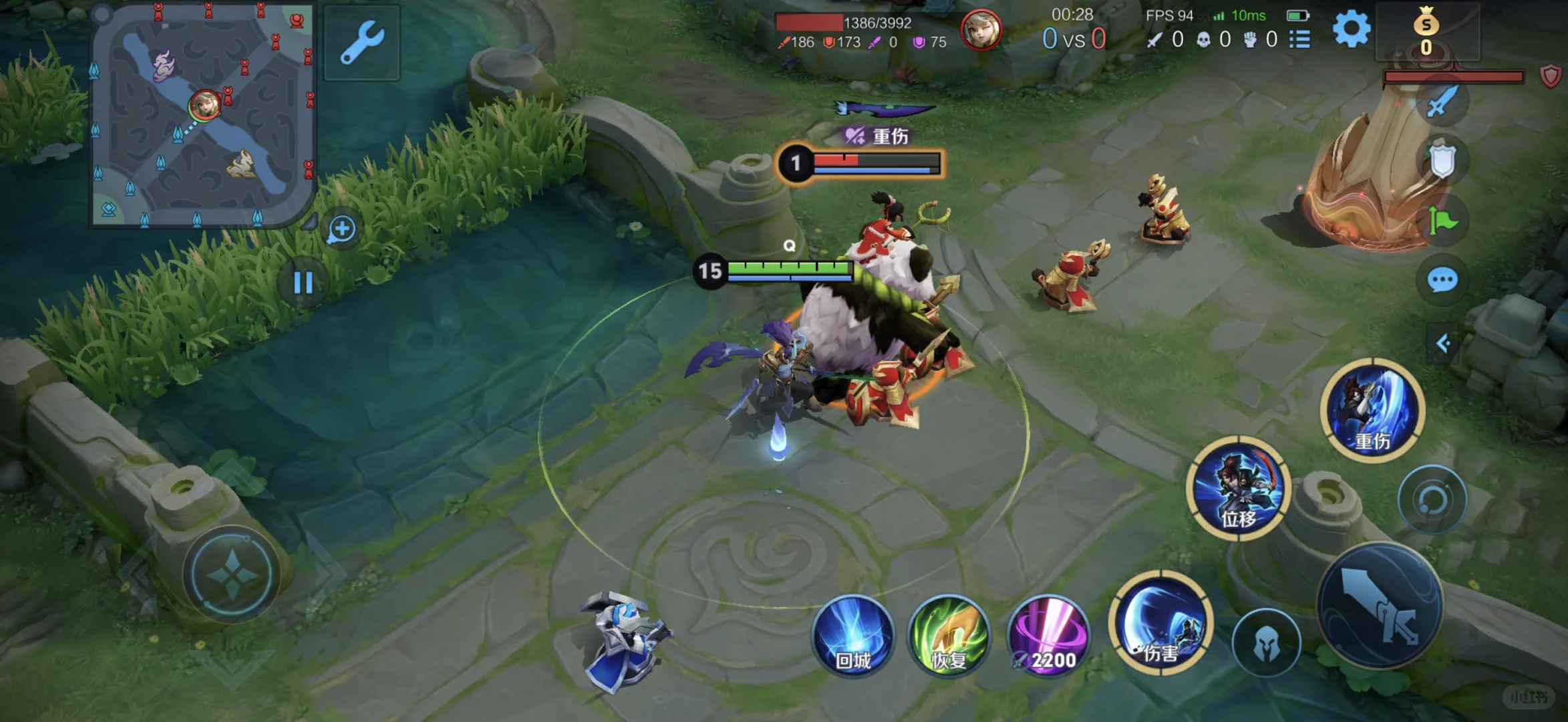Viewport: 1568px width, 722px height.
Task: Expand the side panel arrow
Action: (1443, 344)
